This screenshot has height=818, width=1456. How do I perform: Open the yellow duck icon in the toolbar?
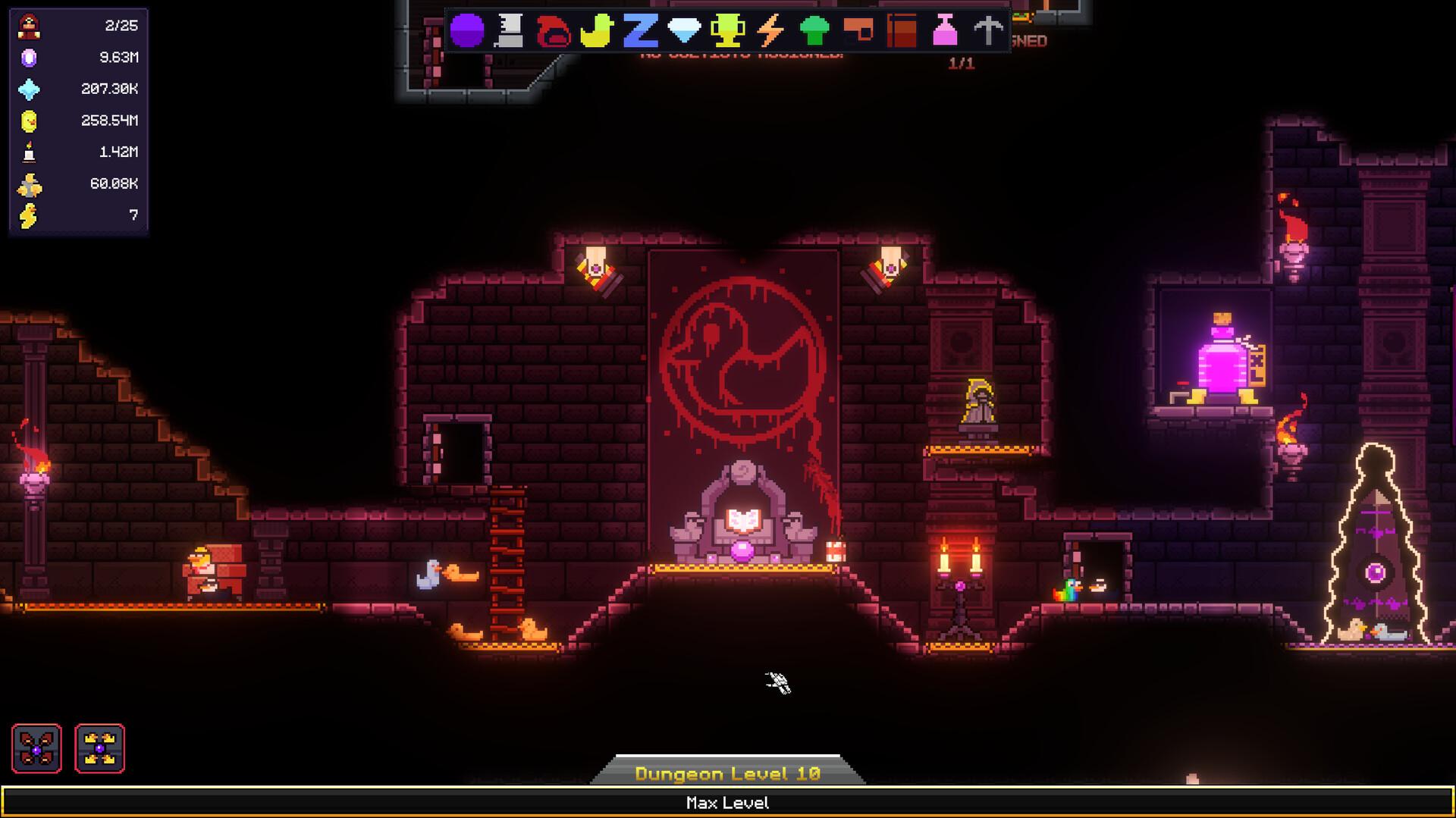(x=595, y=30)
